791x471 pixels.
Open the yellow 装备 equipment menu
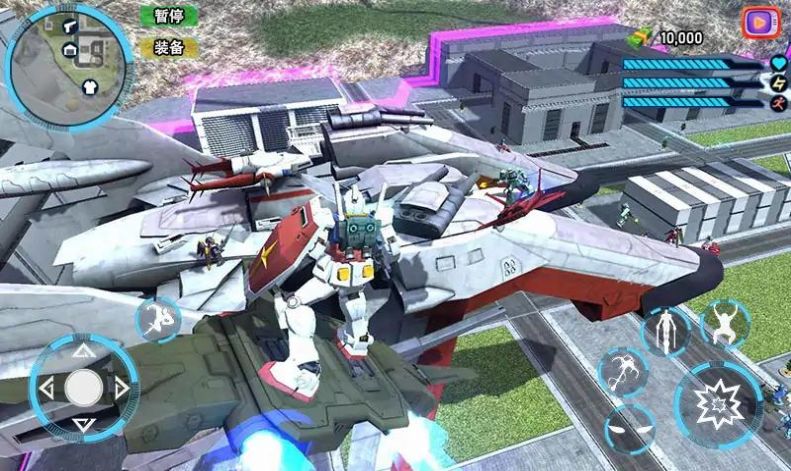click(x=169, y=47)
